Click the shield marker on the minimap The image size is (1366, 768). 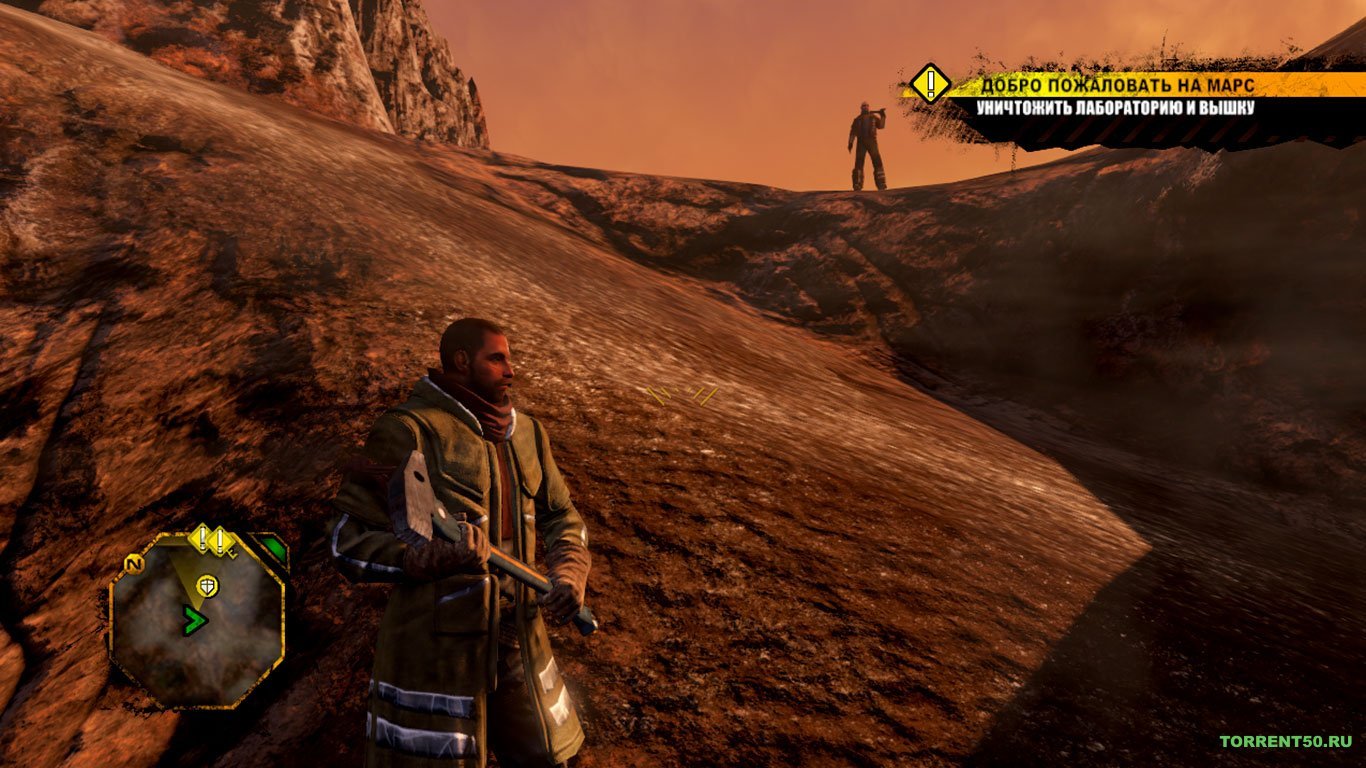(x=207, y=584)
